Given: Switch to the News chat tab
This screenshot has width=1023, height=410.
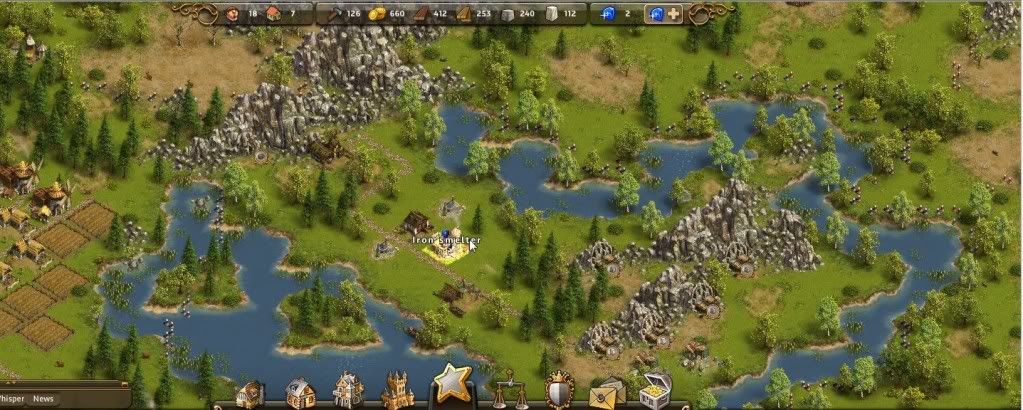Looking at the screenshot, I should (43, 399).
